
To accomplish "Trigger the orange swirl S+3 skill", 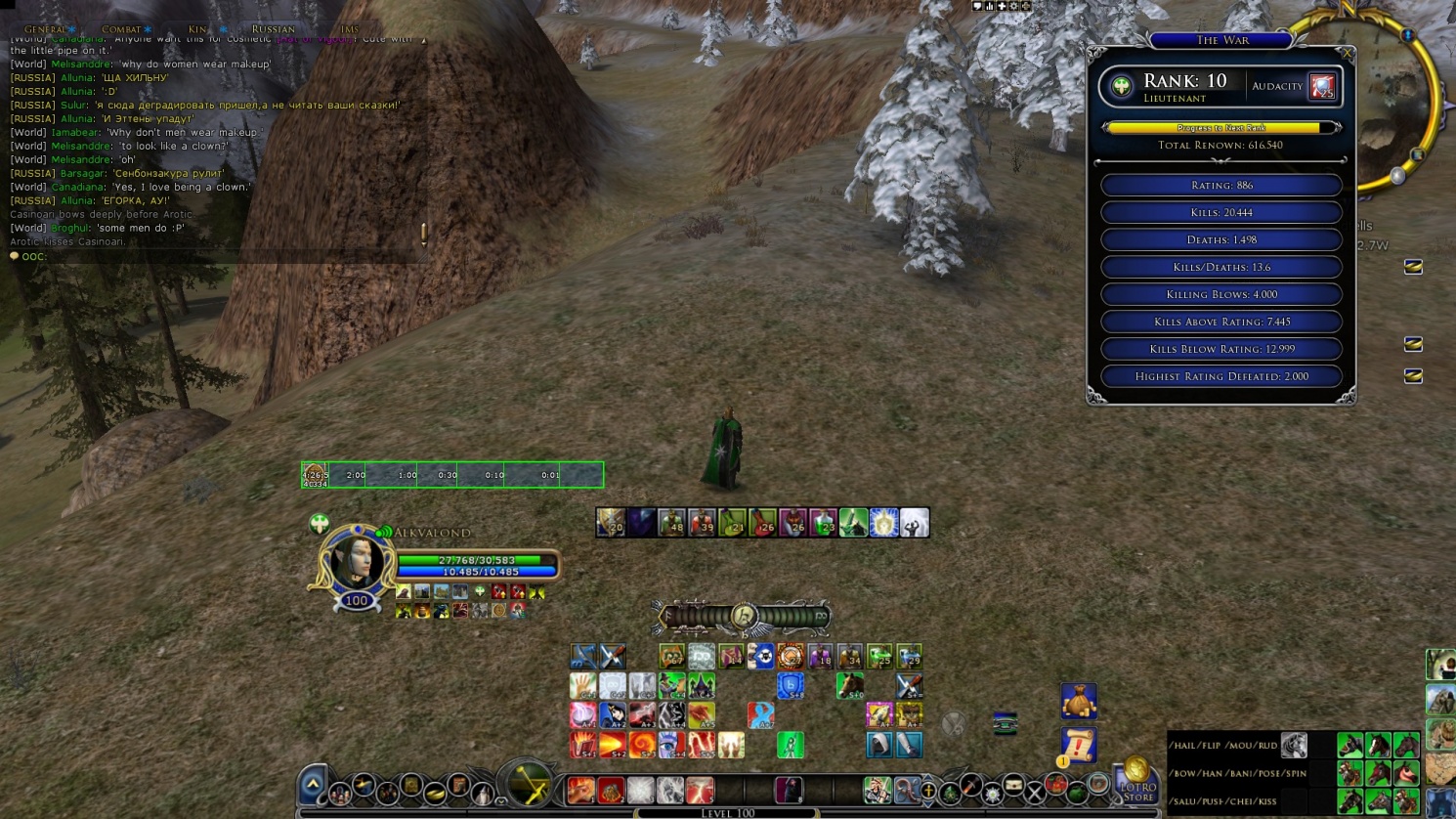I will (642, 745).
